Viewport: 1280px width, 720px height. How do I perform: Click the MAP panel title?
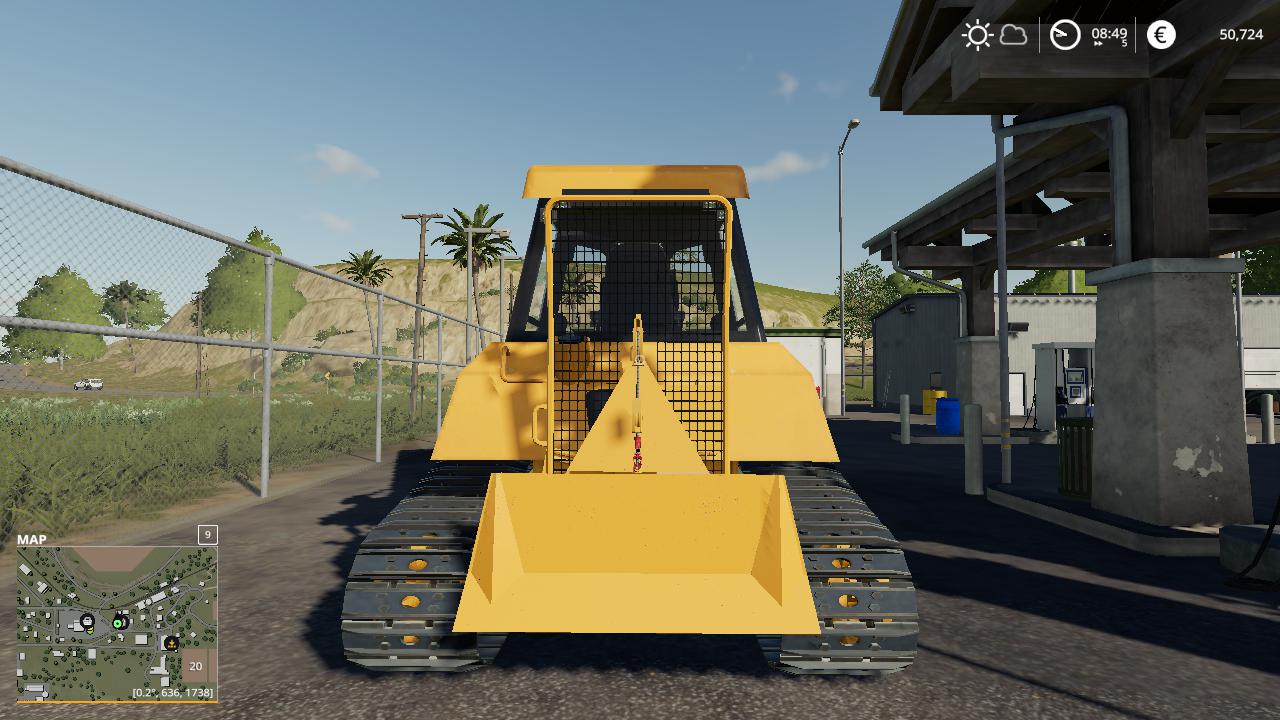(31, 540)
